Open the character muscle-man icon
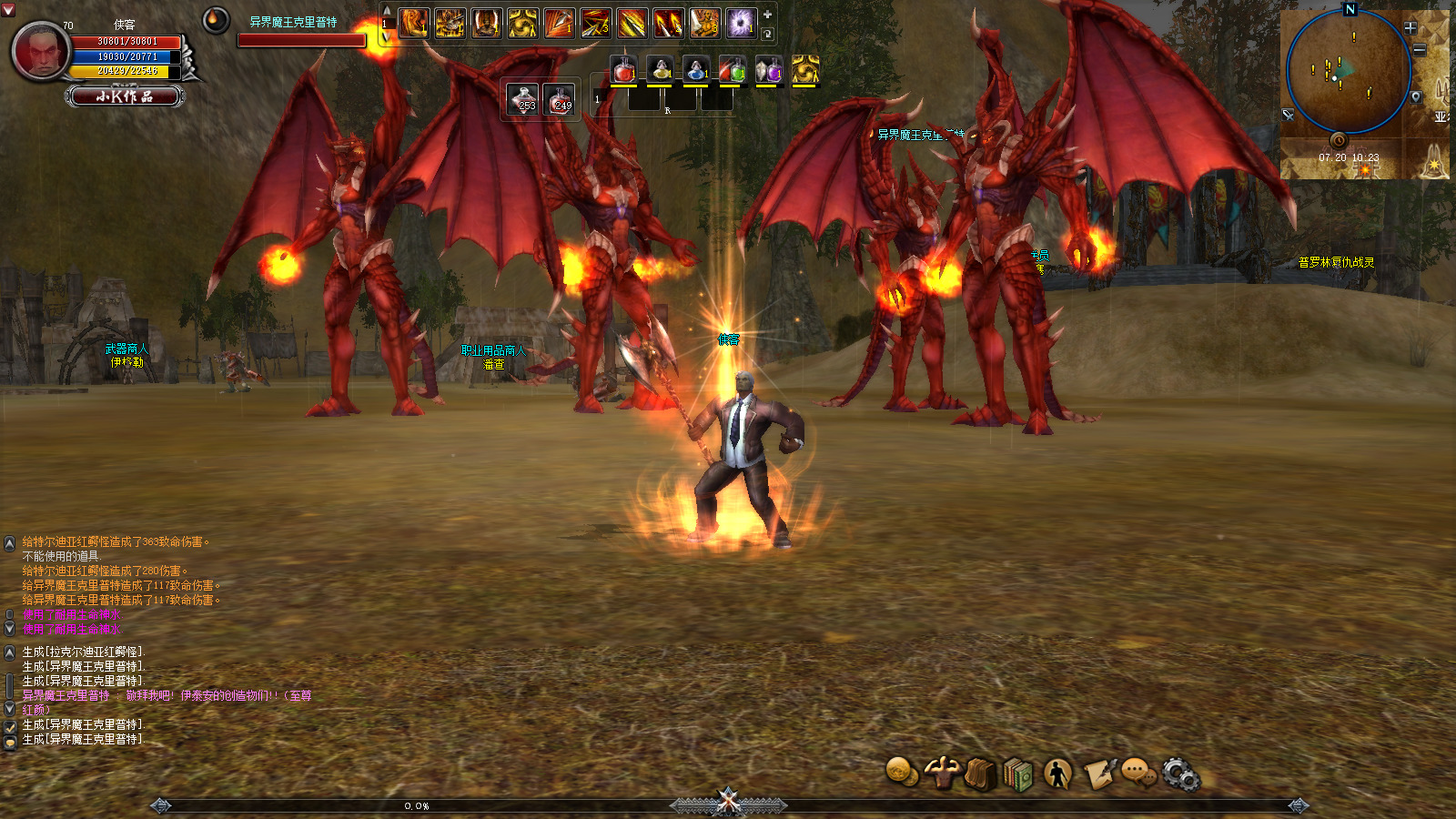Image resolution: width=1456 pixels, height=819 pixels. click(941, 773)
